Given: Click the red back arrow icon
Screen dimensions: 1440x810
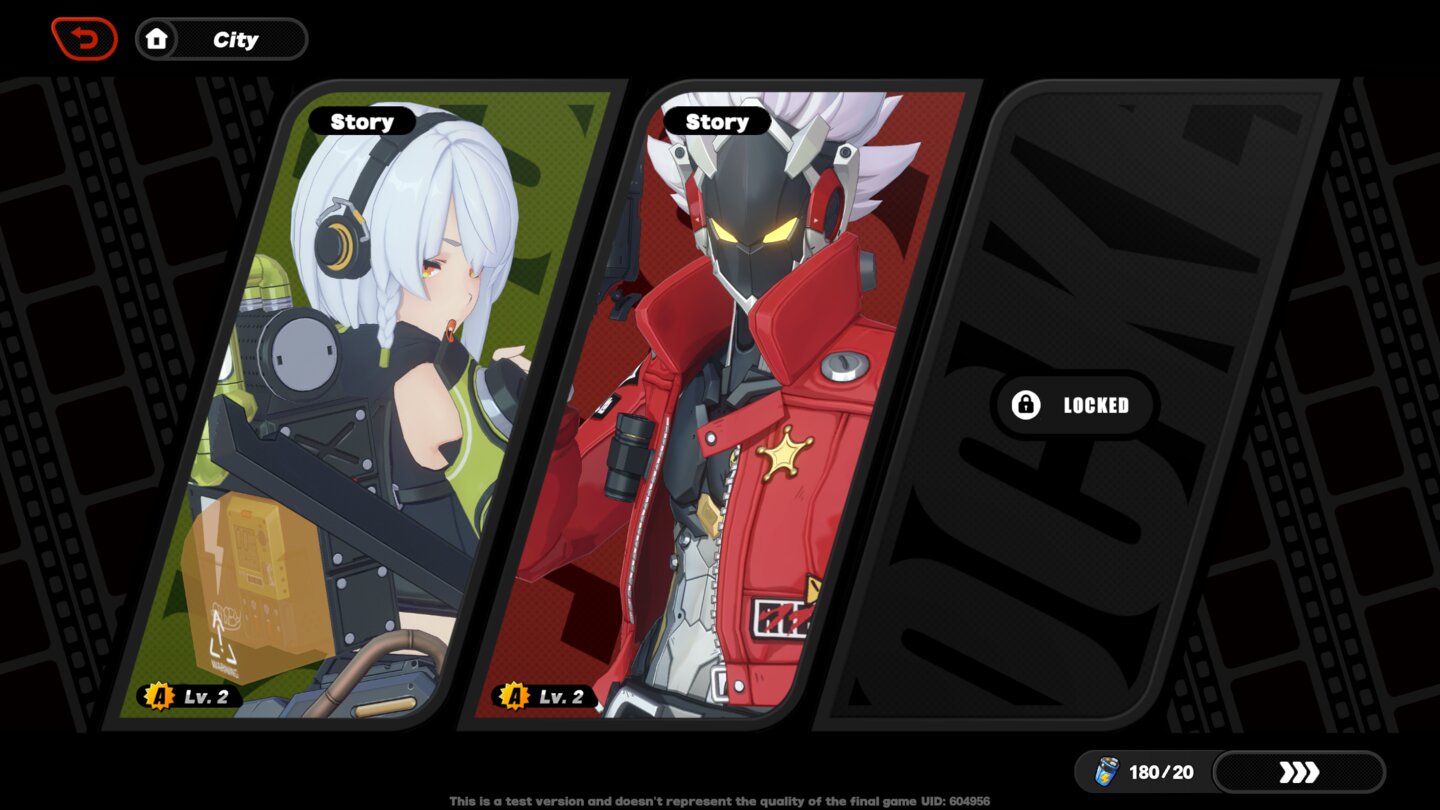Looking at the screenshot, I should tap(85, 38).
